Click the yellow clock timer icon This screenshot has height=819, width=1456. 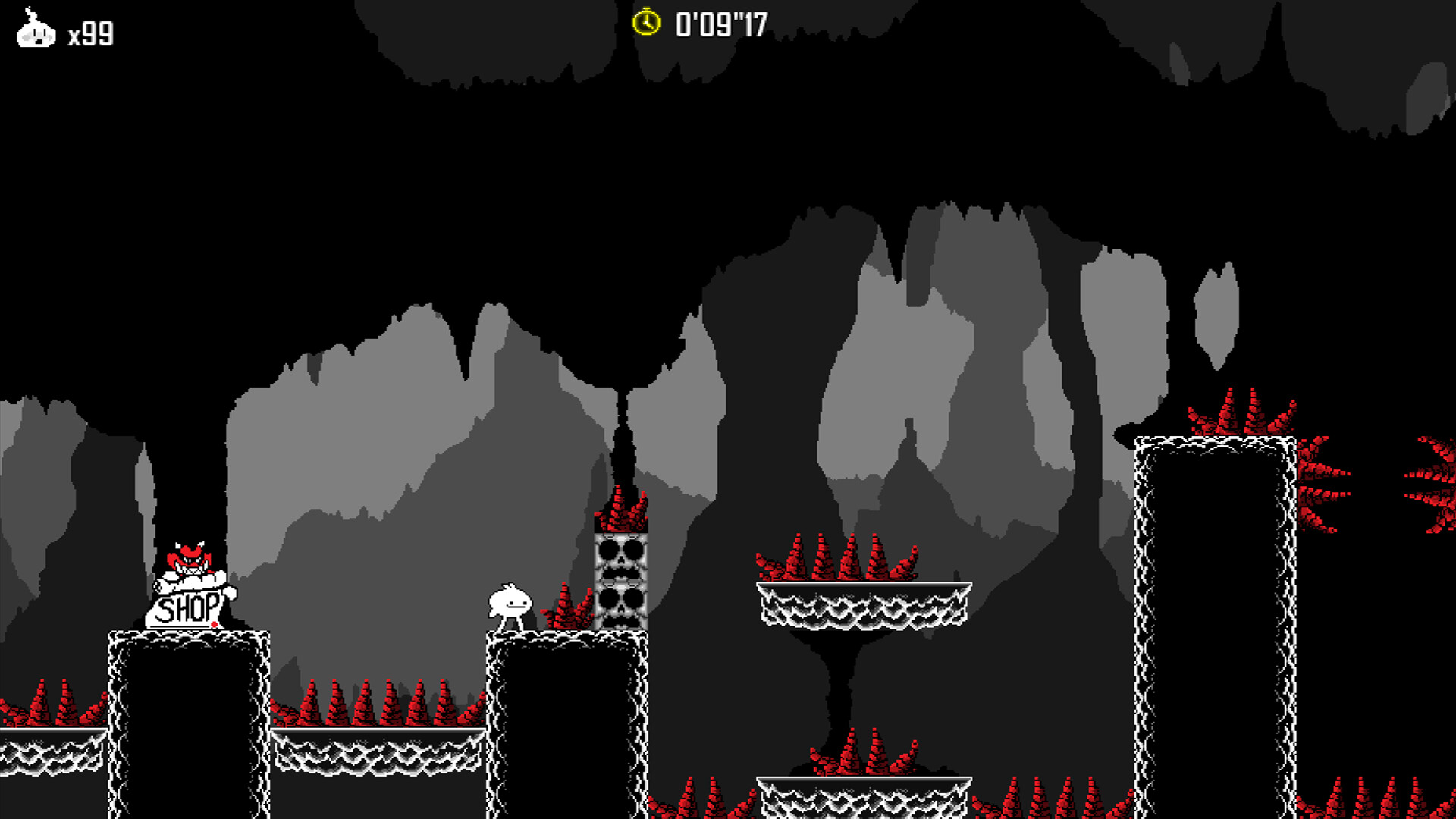[x=645, y=23]
